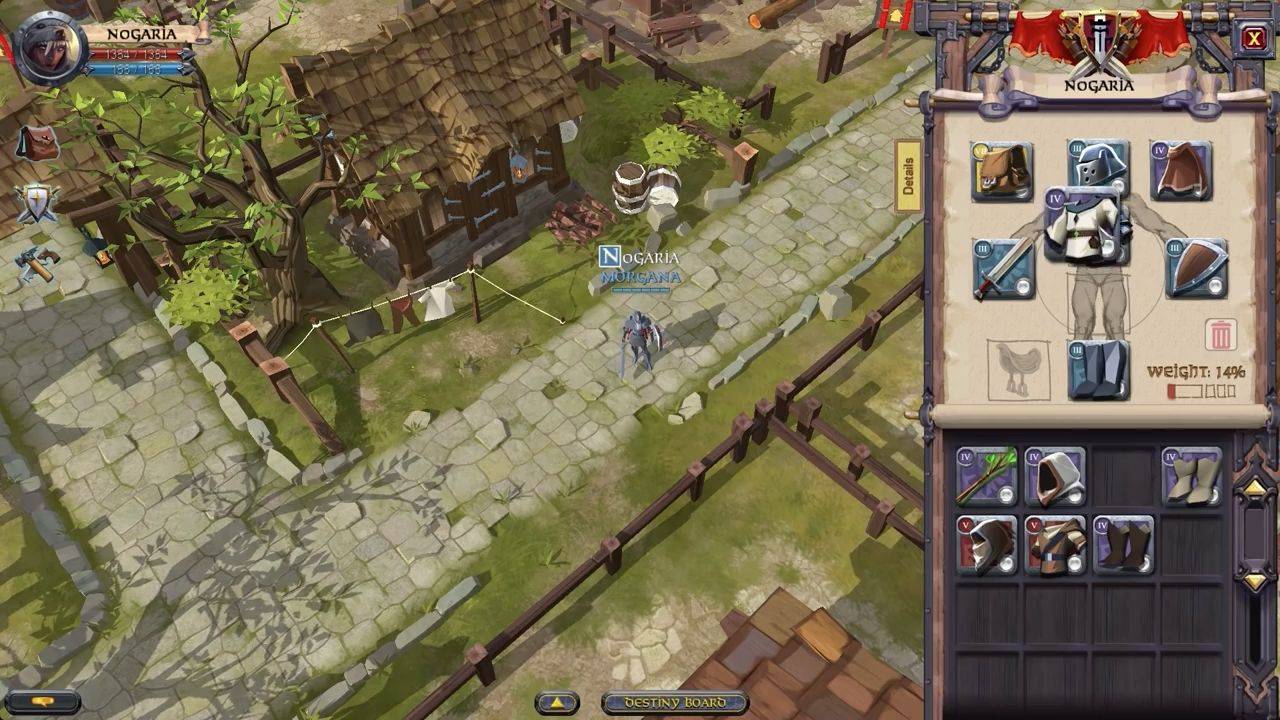Select the tier V brown hood

(986, 545)
